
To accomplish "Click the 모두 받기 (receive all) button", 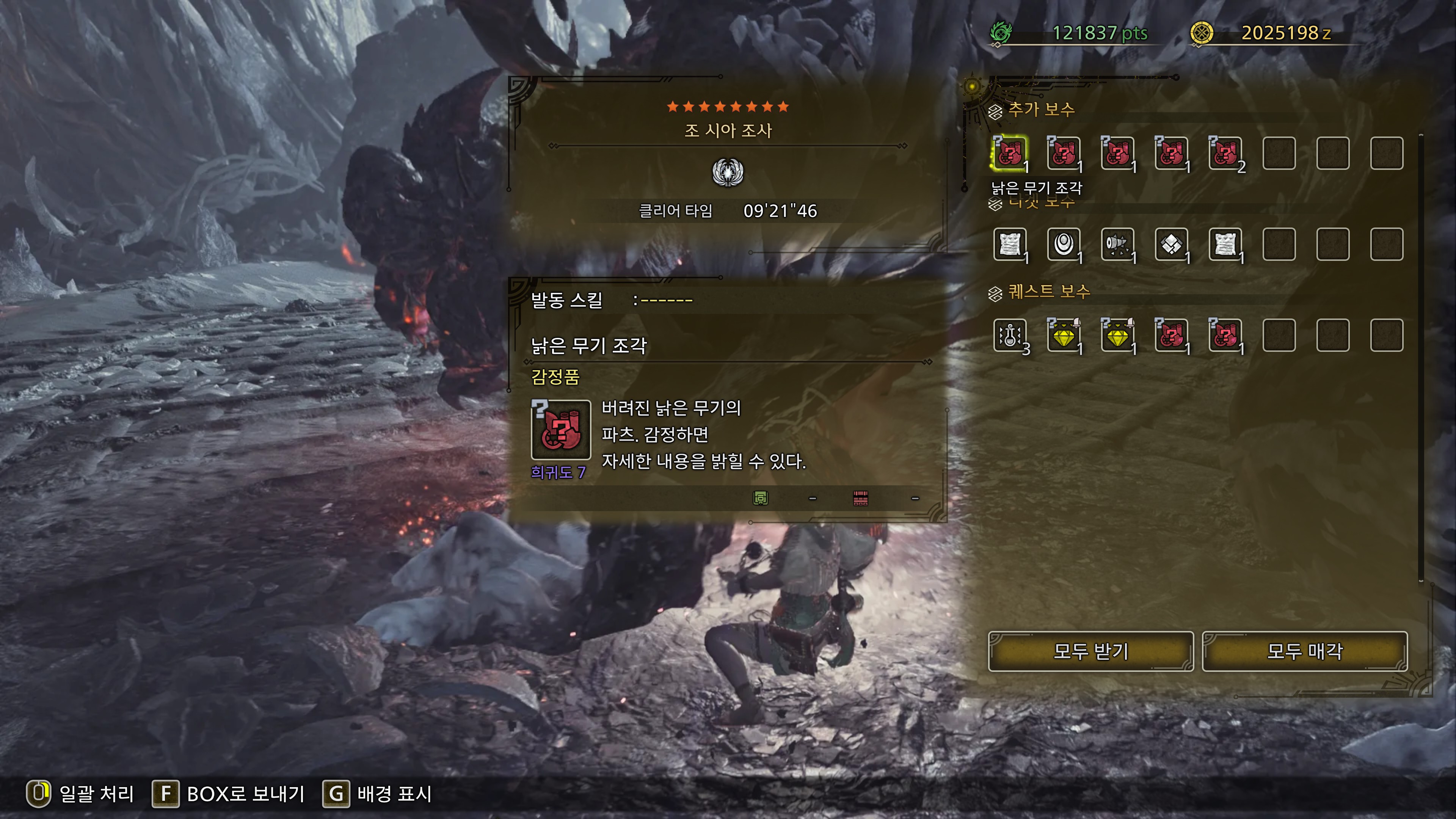I will (x=1090, y=651).
